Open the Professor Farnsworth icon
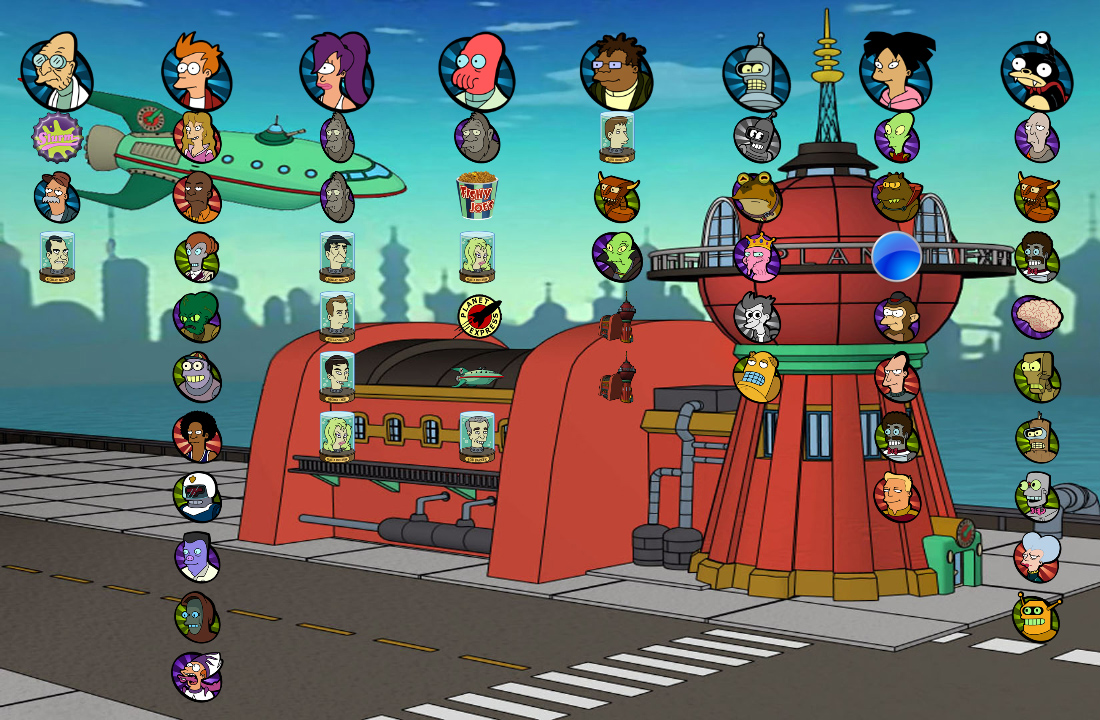The height and width of the screenshot is (720, 1100). pyautogui.click(x=56, y=72)
